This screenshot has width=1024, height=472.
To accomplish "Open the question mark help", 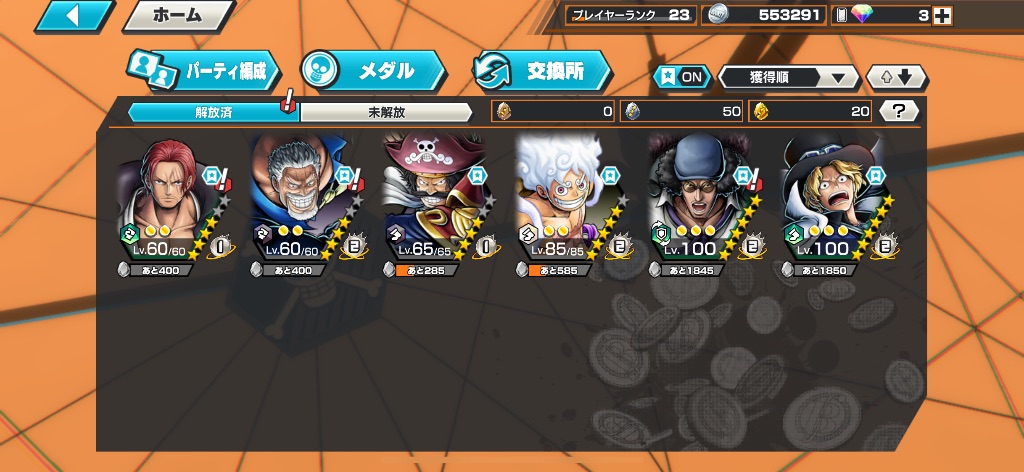I will (898, 111).
